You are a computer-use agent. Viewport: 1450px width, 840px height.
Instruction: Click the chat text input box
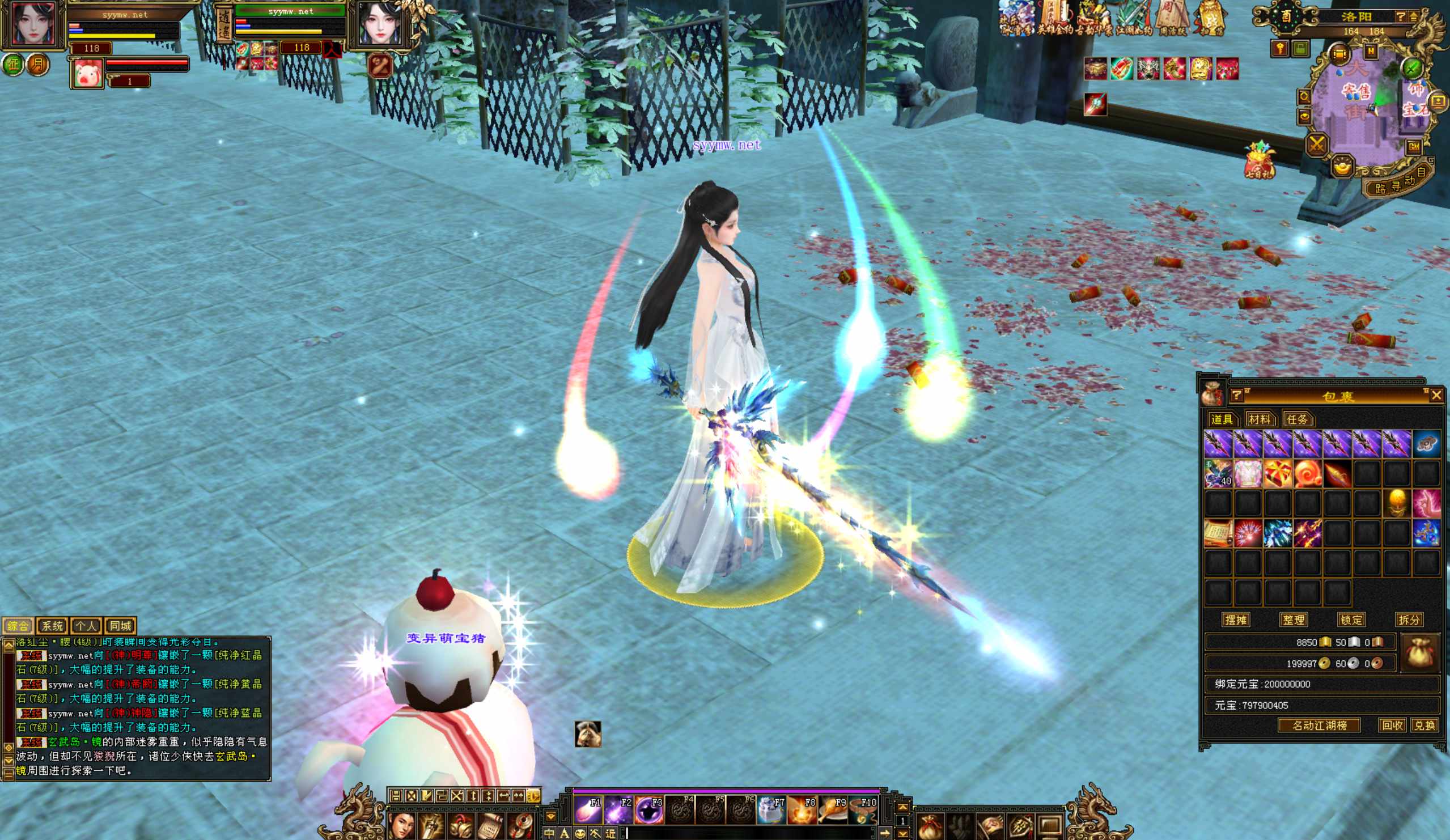coord(748,833)
